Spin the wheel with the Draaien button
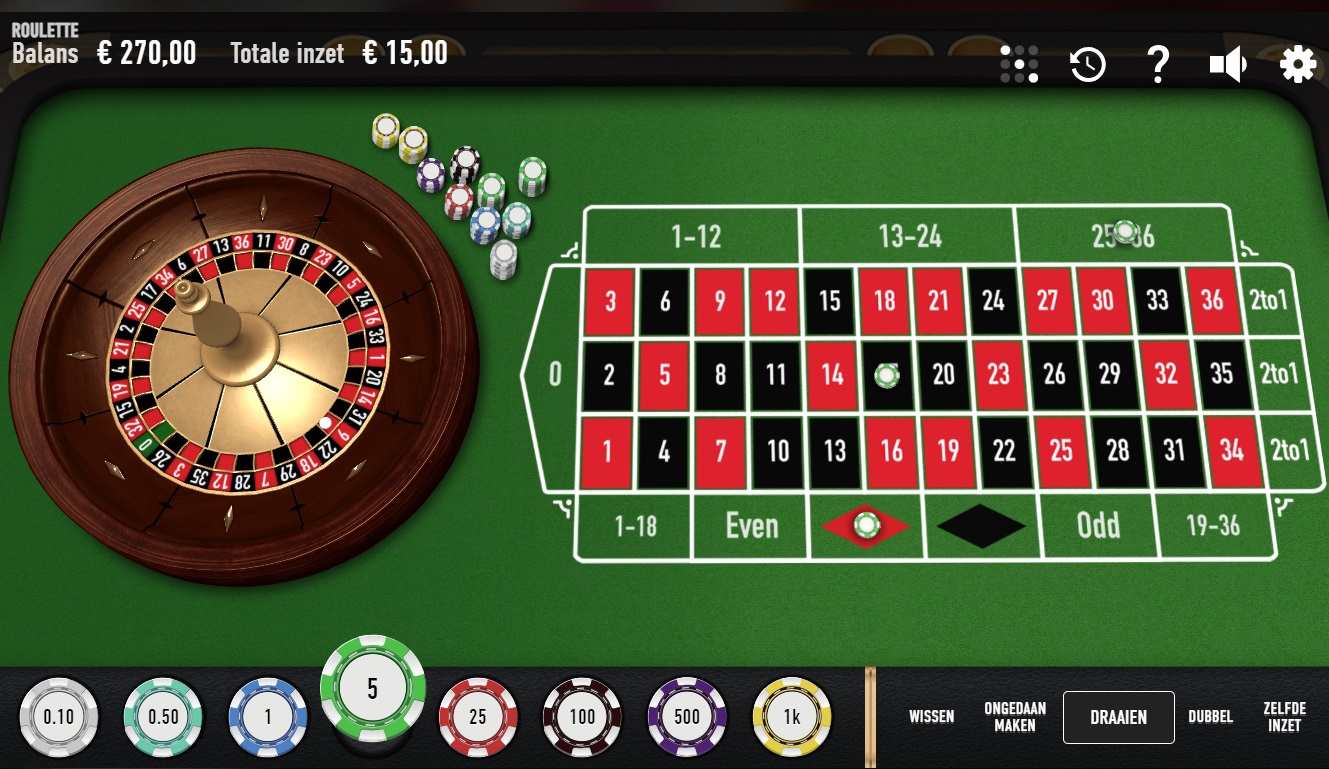1329x769 pixels. tap(1118, 717)
